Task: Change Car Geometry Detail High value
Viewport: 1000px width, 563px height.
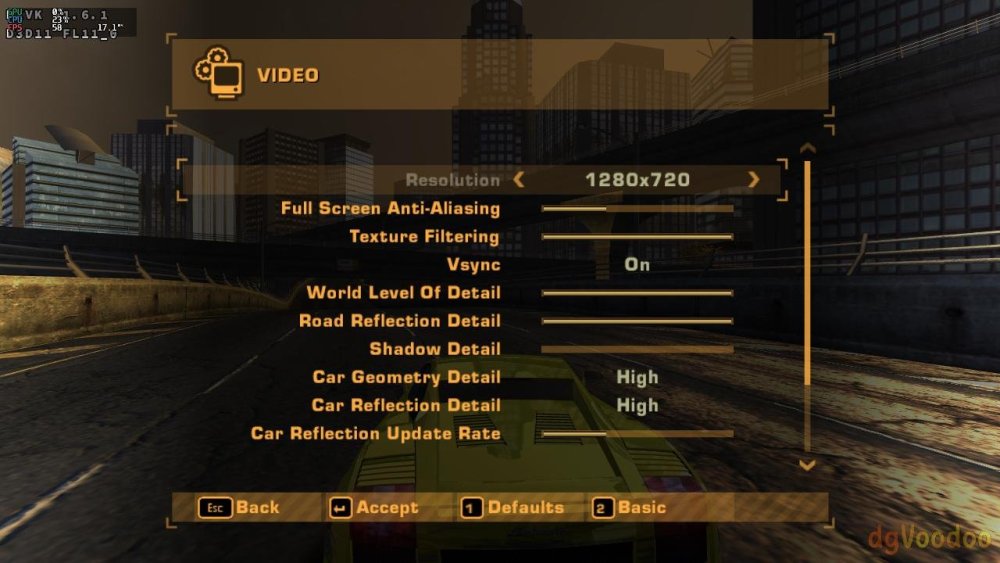Action: coord(637,377)
